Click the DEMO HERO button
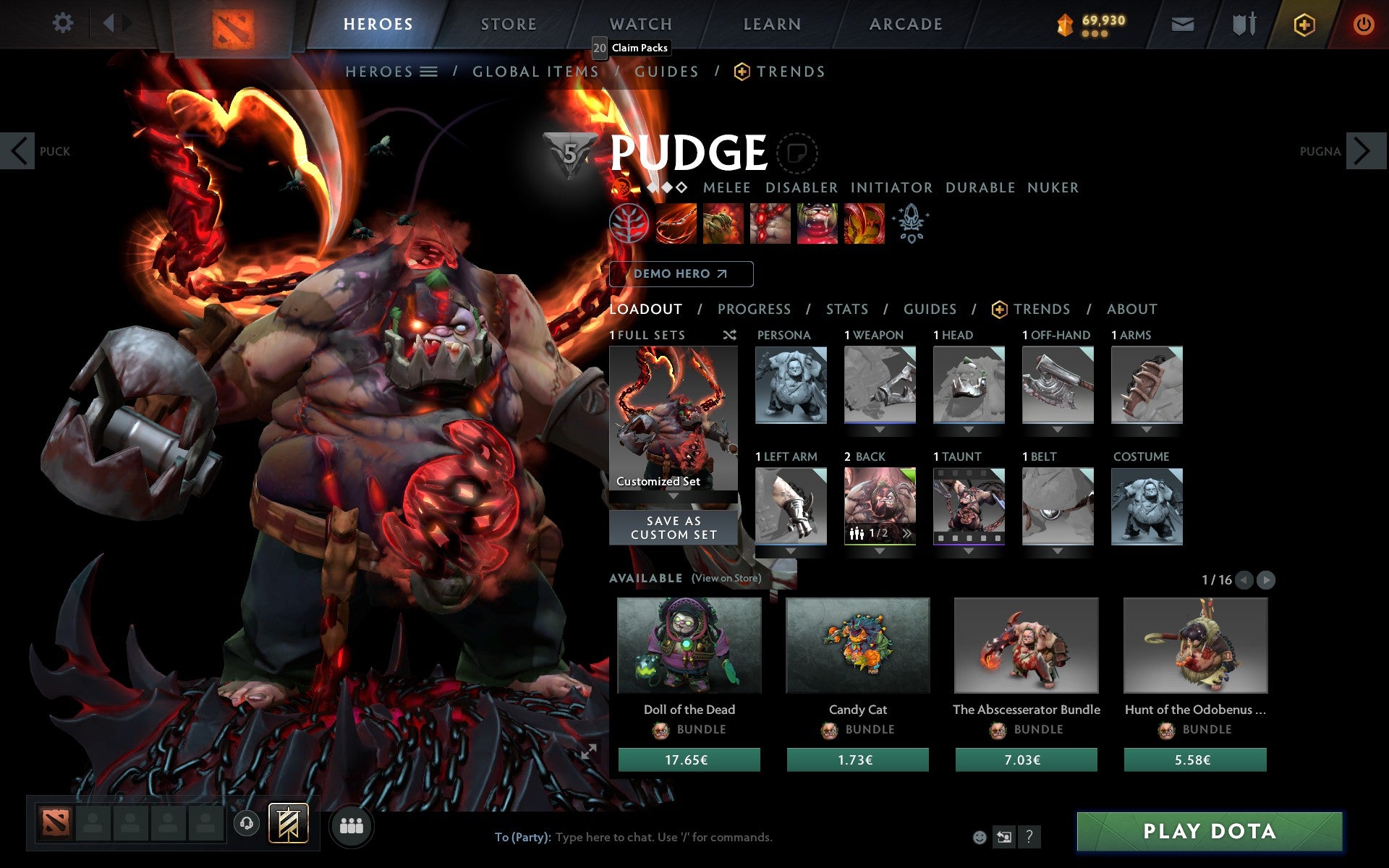Image resolution: width=1389 pixels, height=868 pixels. (x=680, y=274)
